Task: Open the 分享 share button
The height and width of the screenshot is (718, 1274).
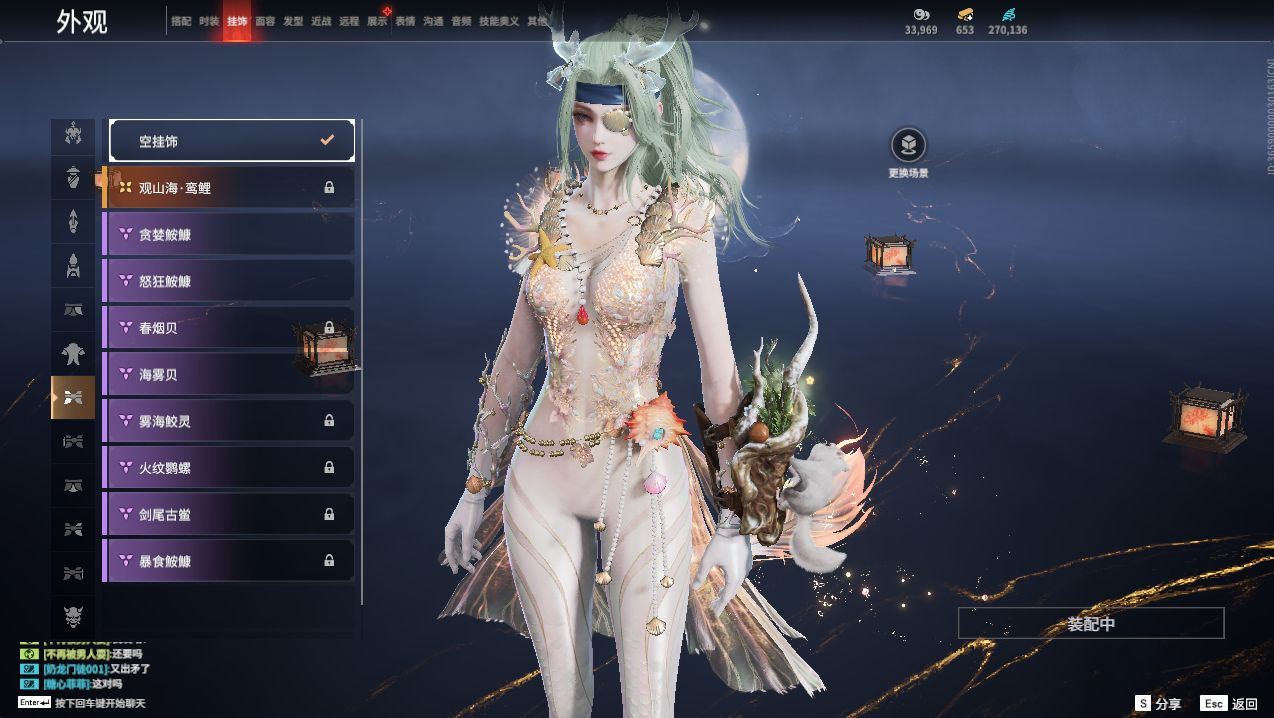Action: (x=1158, y=704)
